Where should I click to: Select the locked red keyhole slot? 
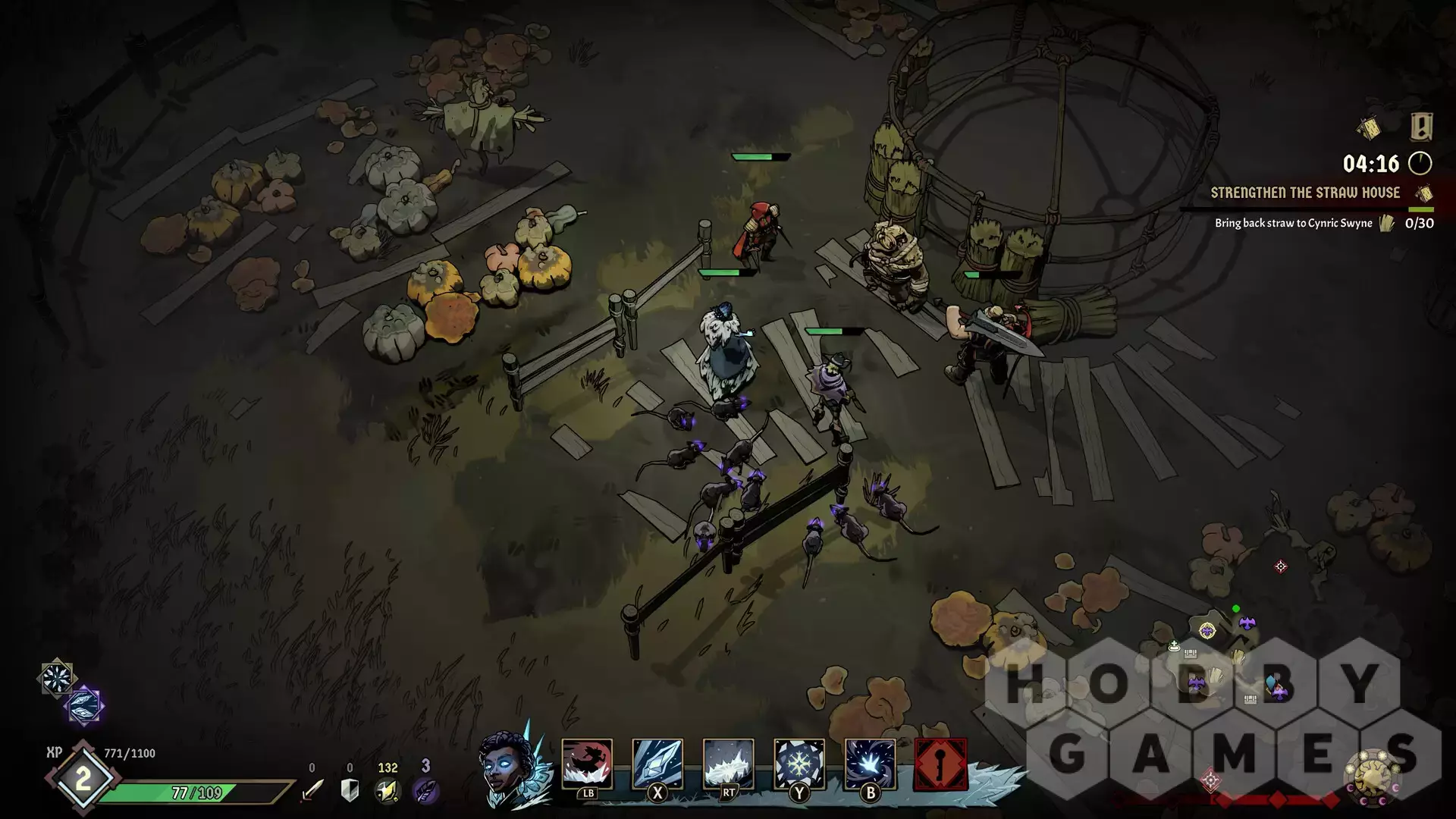(x=941, y=764)
